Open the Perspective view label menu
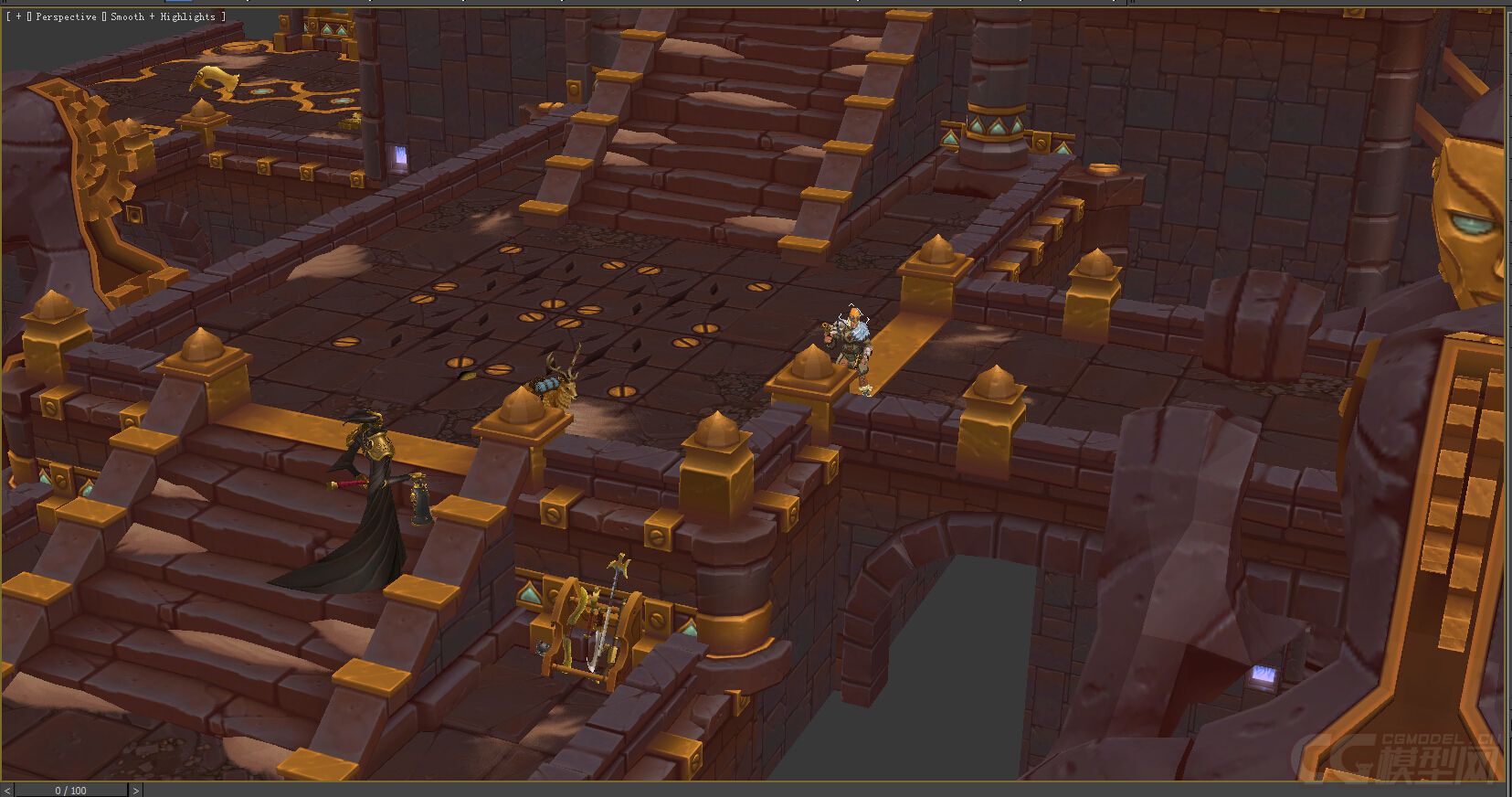1512x797 pixels. [x=66, y=16]
